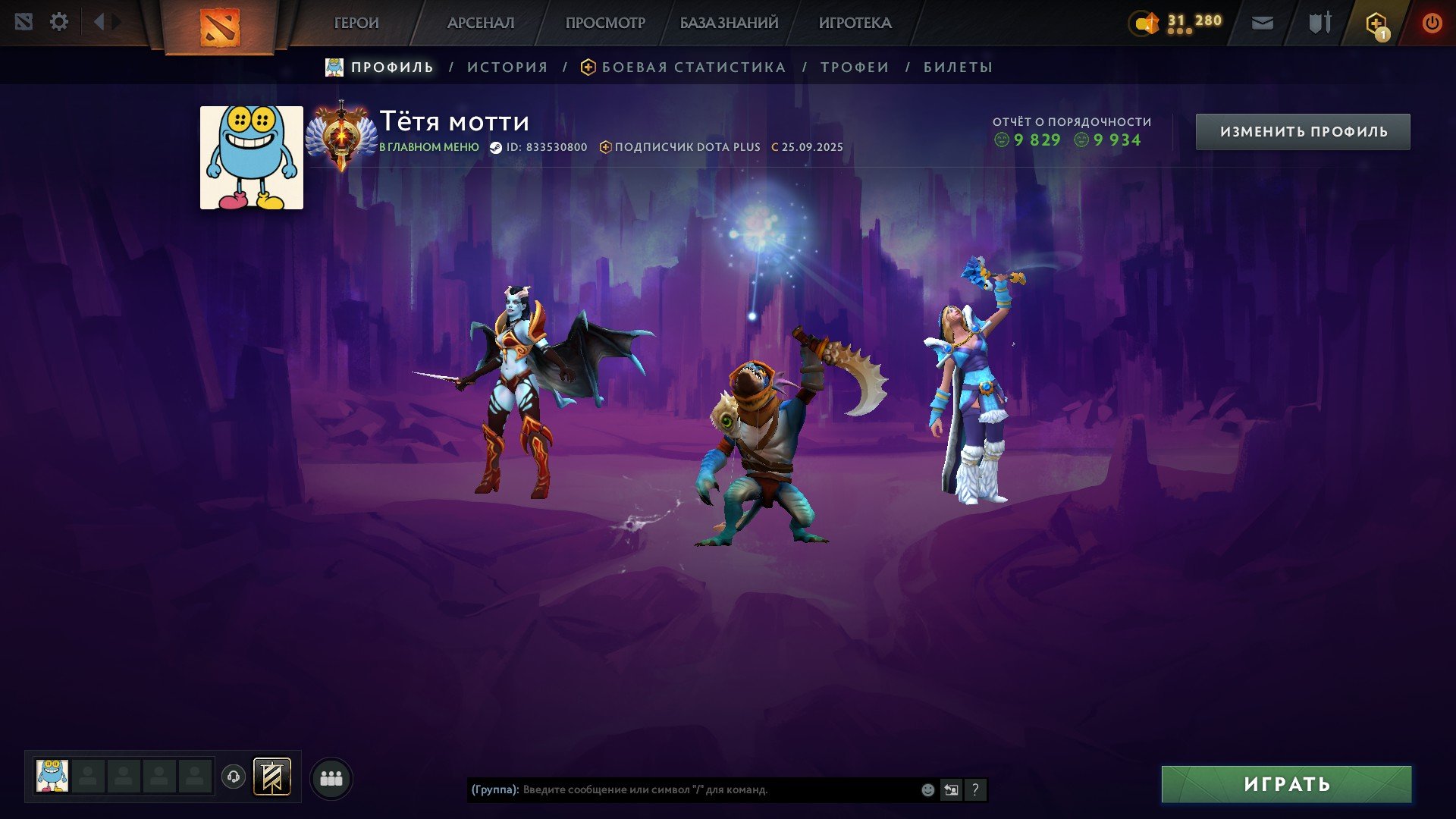Screen dimensions: 1456x819
Task: Toggle the voice chat headset icon
Action: (x=234, y=777)
